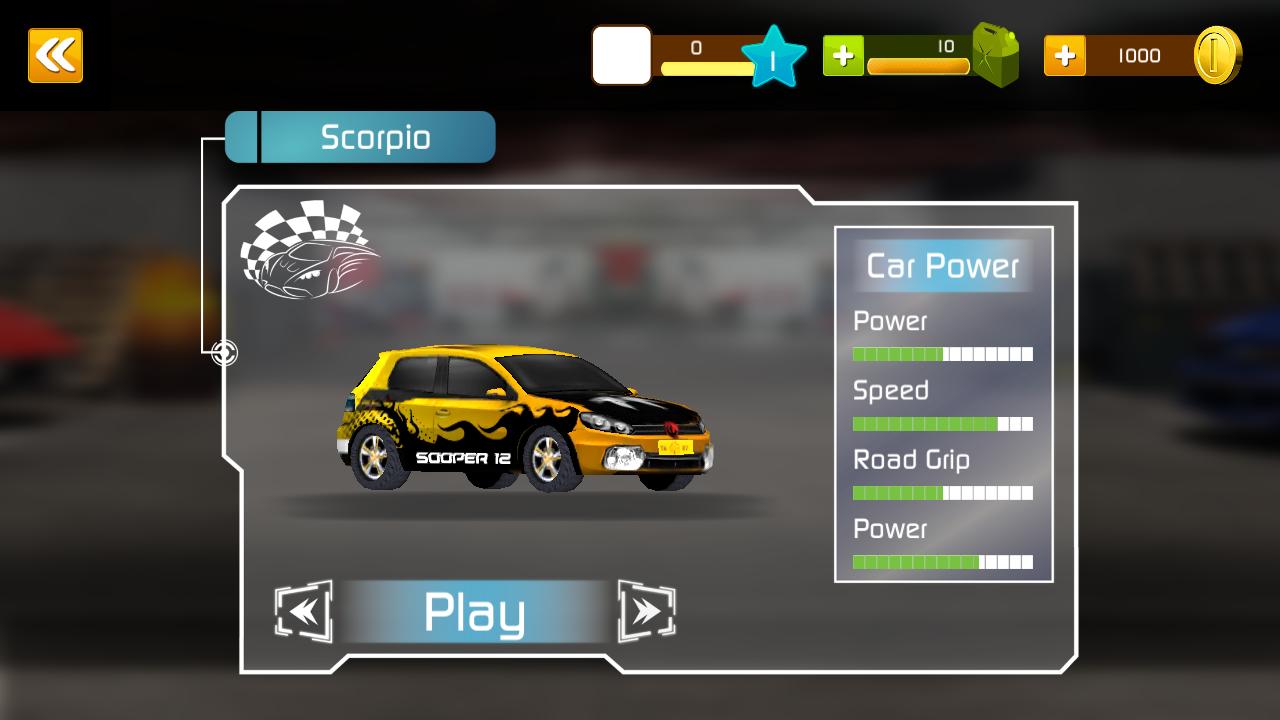Click the coin balance showing 1000

1140,56
